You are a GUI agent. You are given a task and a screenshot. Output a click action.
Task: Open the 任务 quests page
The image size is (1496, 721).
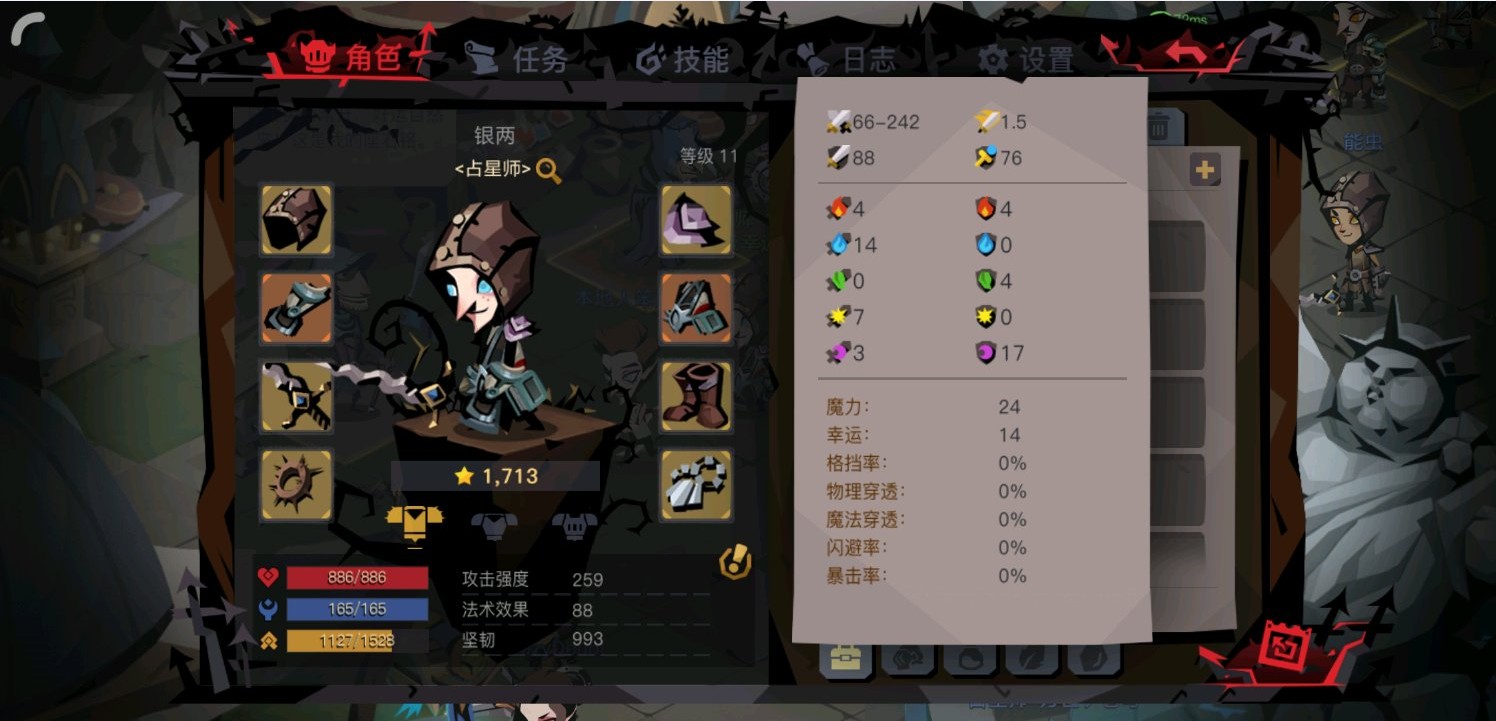point(520,58)
